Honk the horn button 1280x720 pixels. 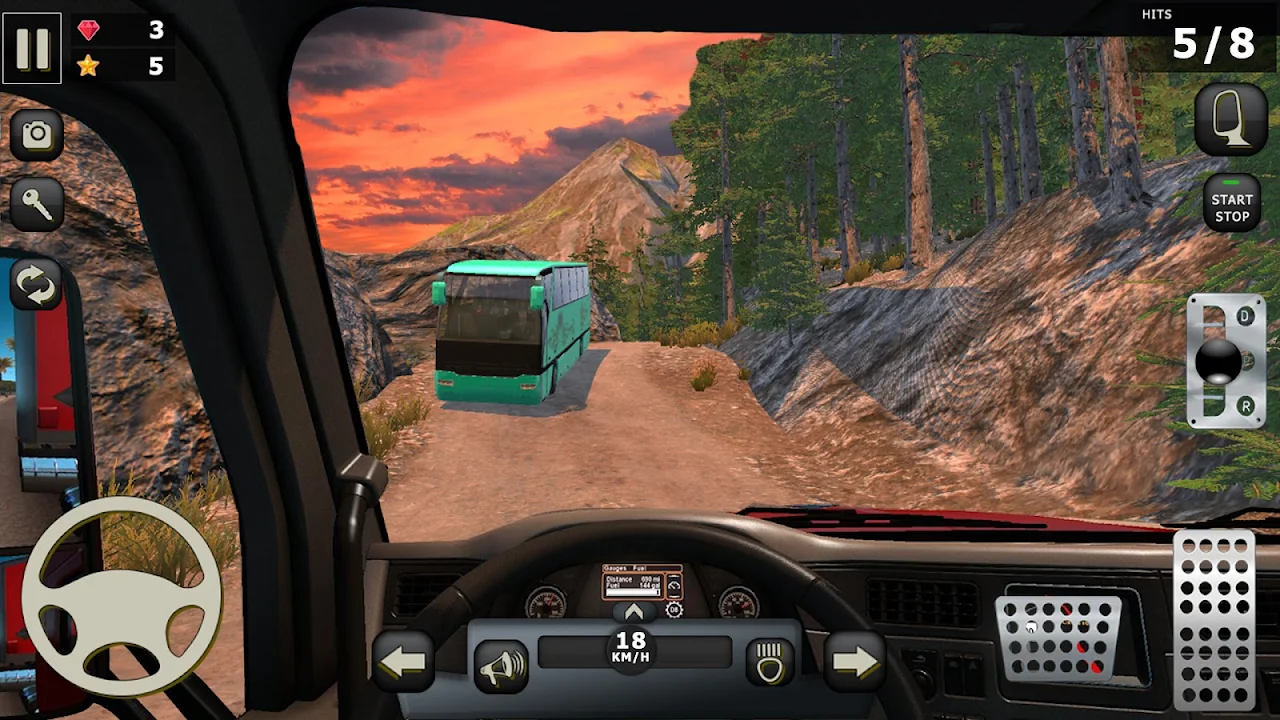(501, 666)
